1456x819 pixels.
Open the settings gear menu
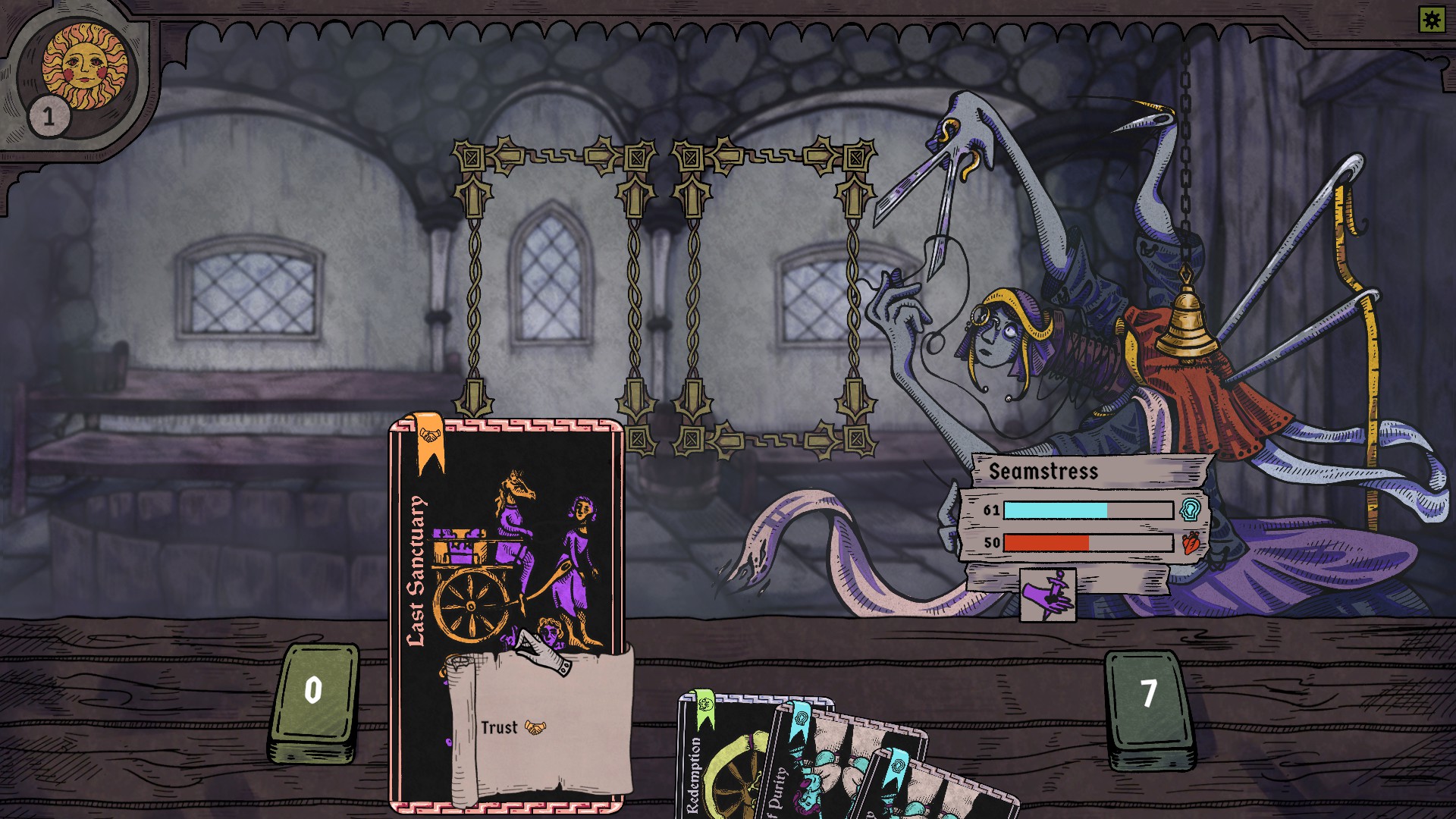pyautogui.click(x=1432, y=20)
